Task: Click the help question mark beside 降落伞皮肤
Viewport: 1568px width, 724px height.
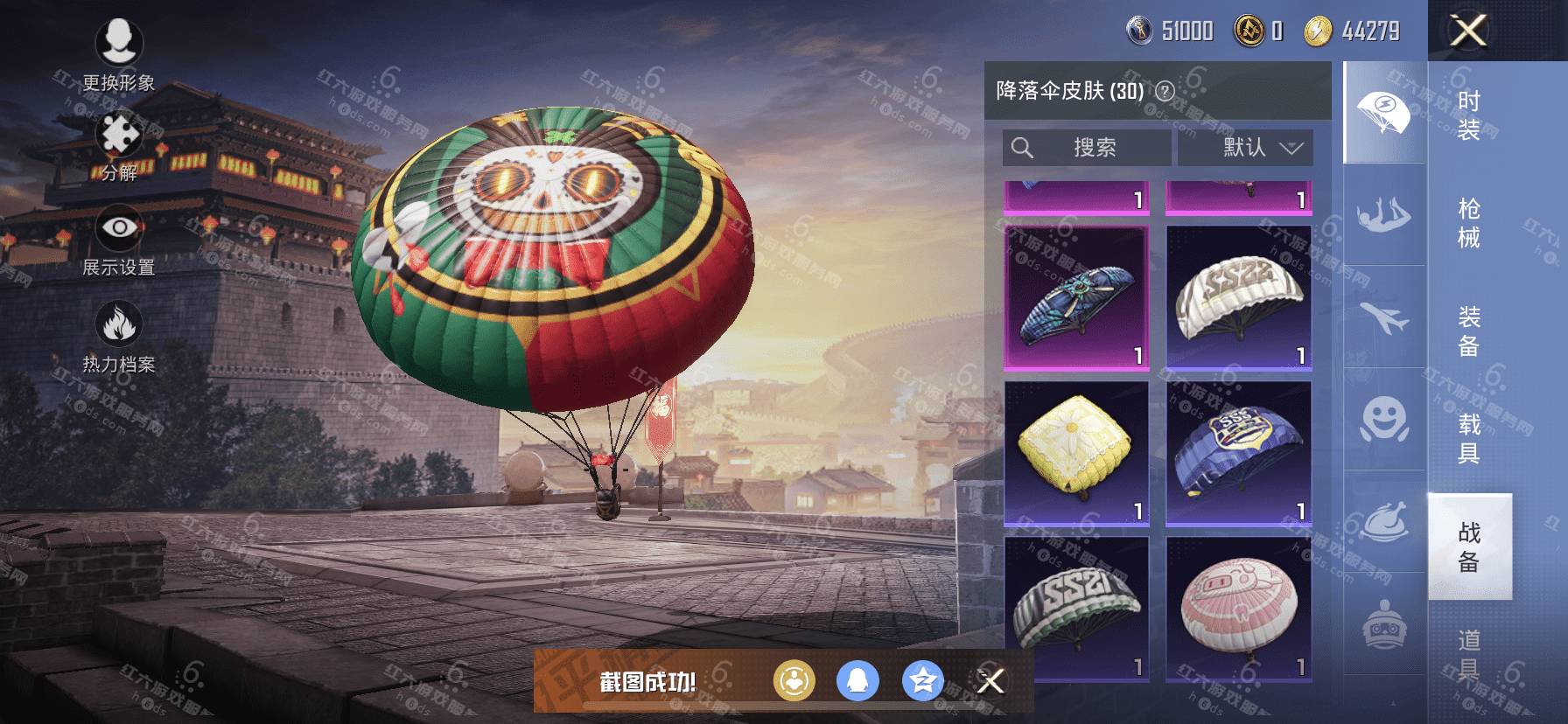Action: [x=1165, y=91]
